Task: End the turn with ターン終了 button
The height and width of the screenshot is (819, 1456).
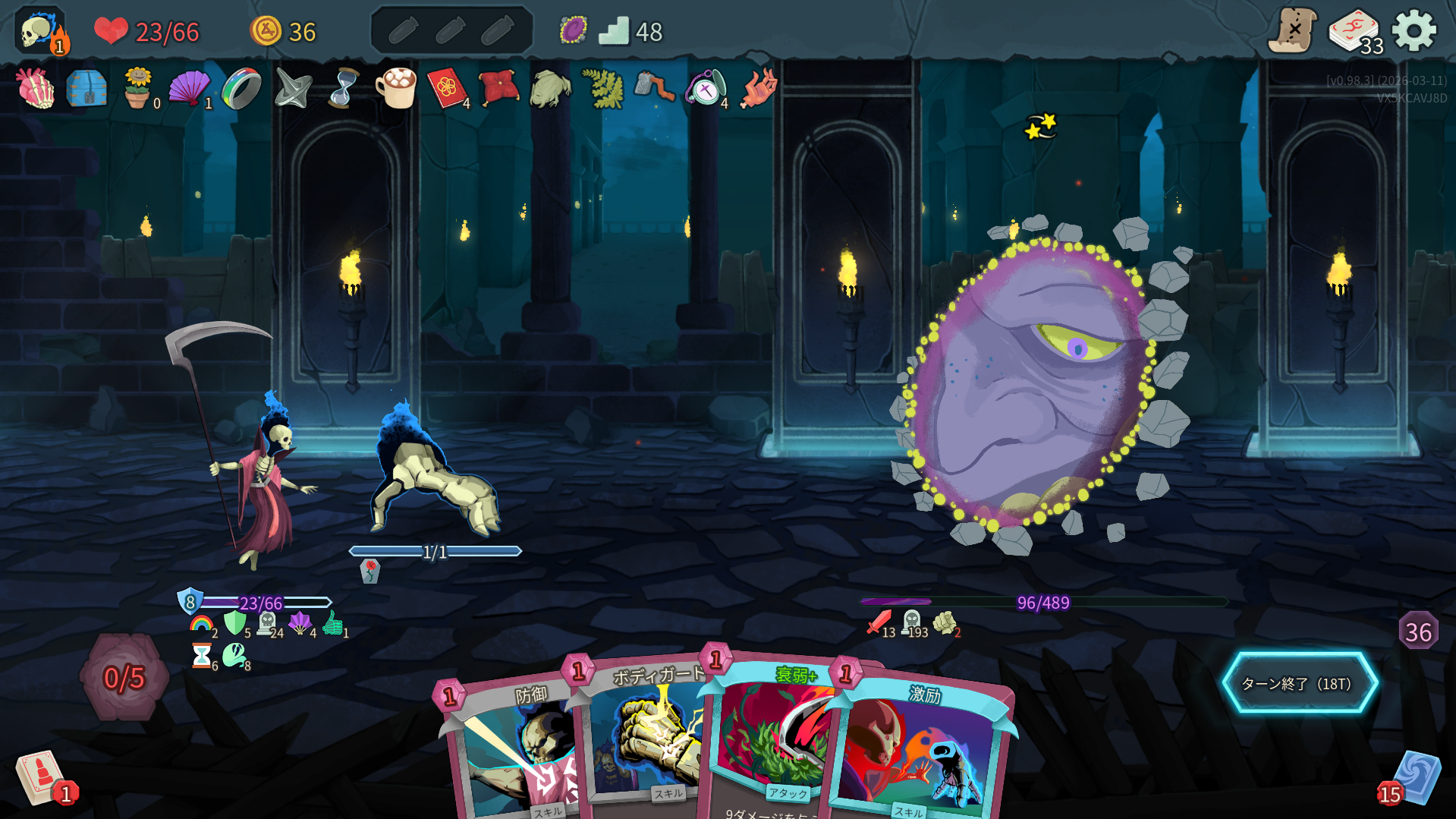Action: (1299, 683)
